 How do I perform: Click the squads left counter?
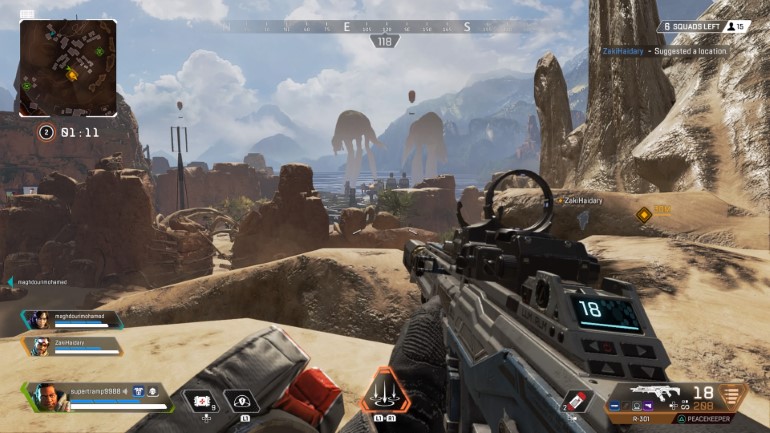point(689,27)
